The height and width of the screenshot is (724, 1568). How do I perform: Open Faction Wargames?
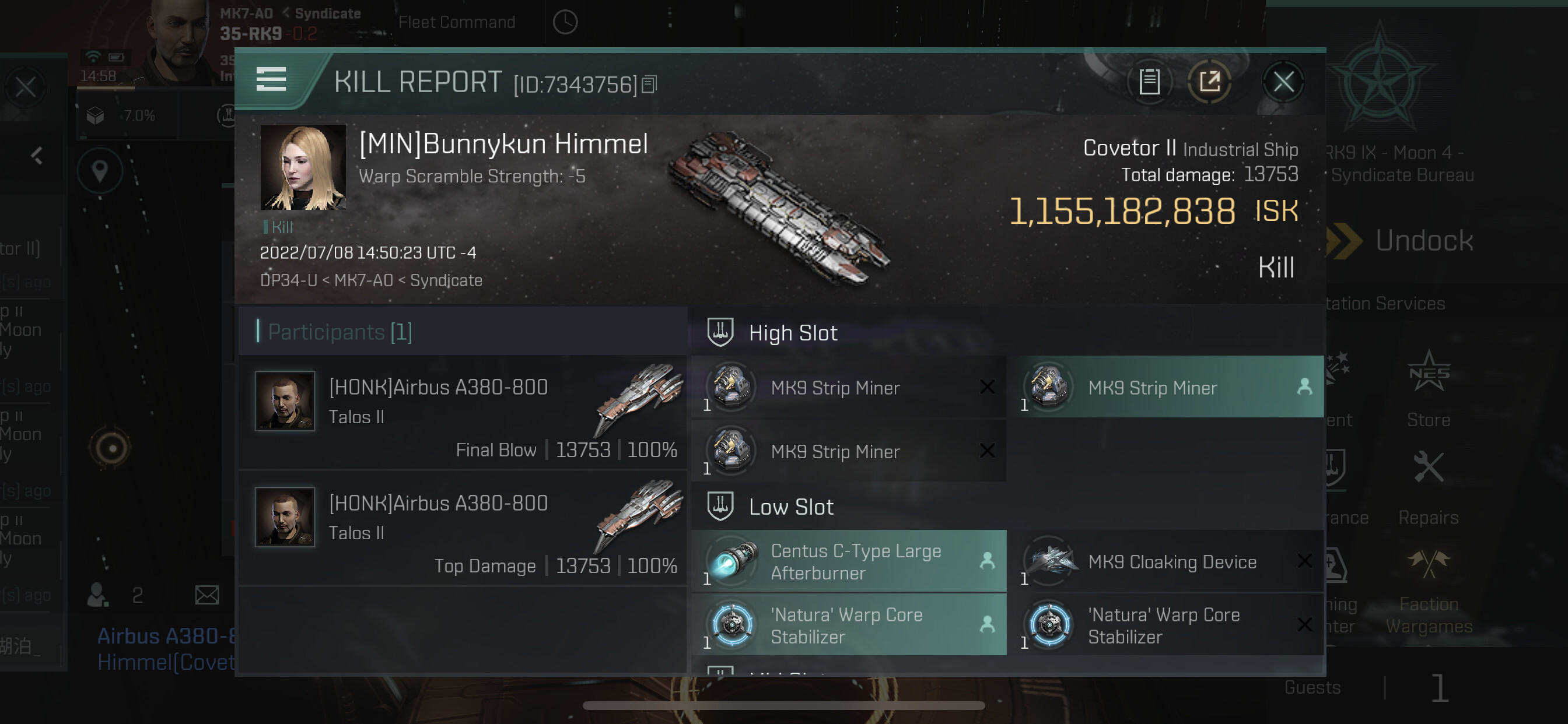coord(1428,590)
